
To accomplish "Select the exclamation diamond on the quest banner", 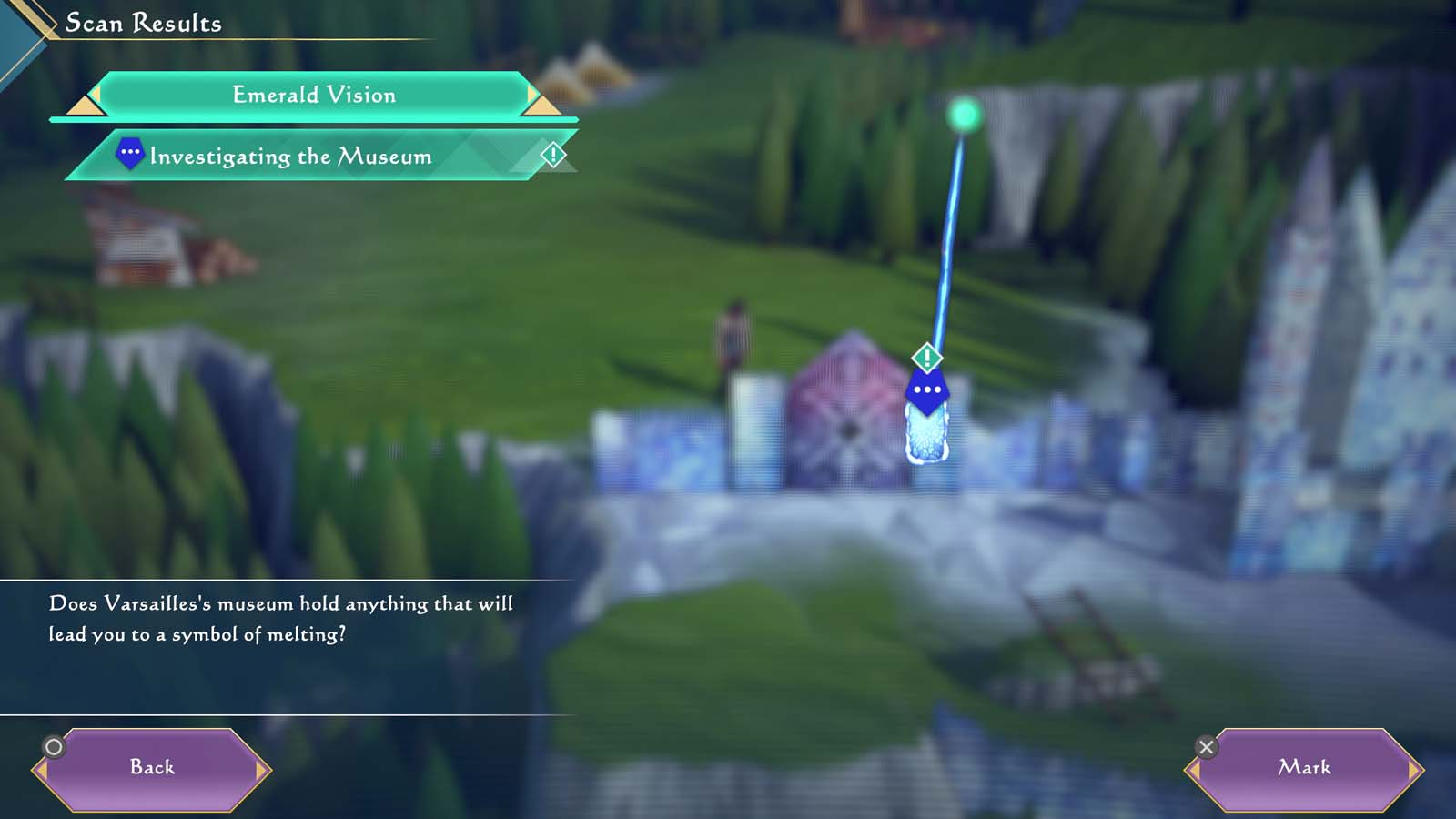I will (553, 154).
